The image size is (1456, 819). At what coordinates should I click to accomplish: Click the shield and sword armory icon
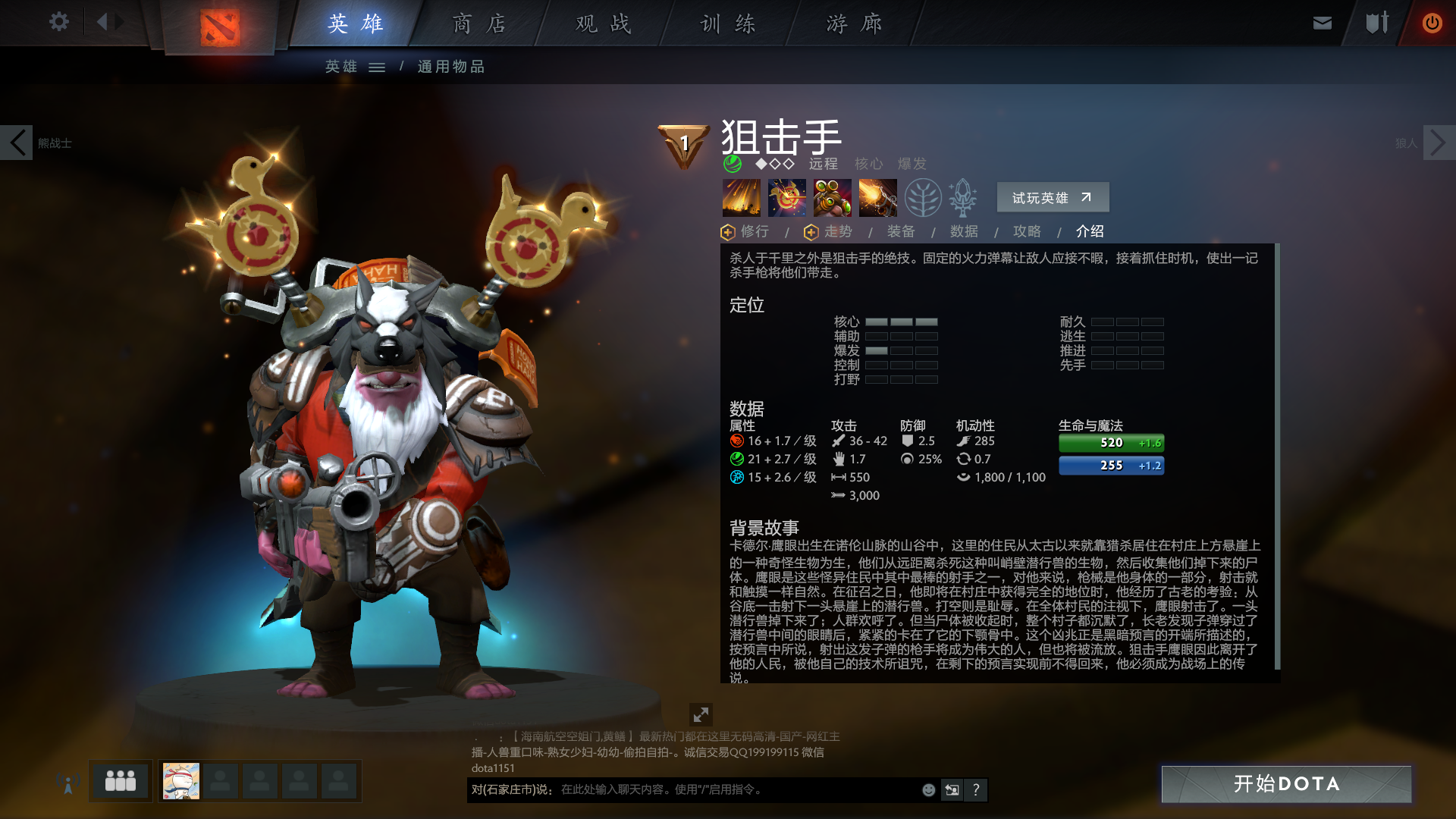pyautogui.click(x=1376, y=22)
